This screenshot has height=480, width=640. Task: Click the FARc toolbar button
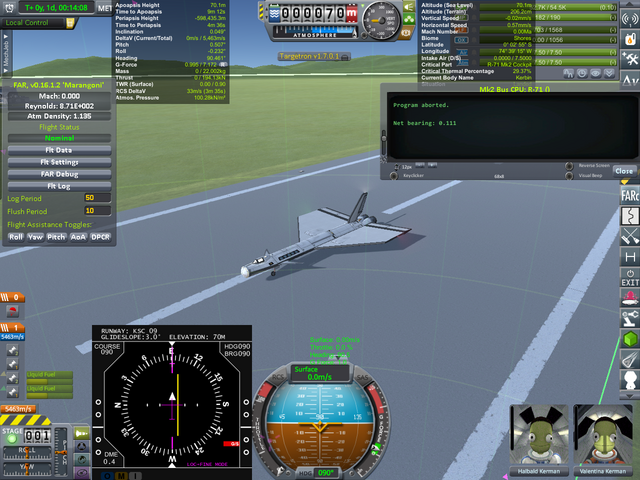[x=630, y=191]
